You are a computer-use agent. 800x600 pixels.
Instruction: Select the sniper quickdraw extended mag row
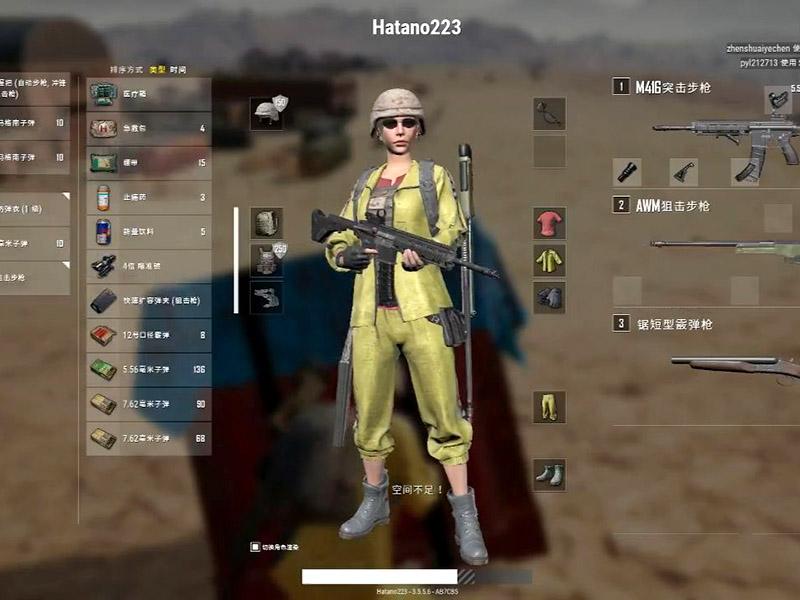[148, 300]
